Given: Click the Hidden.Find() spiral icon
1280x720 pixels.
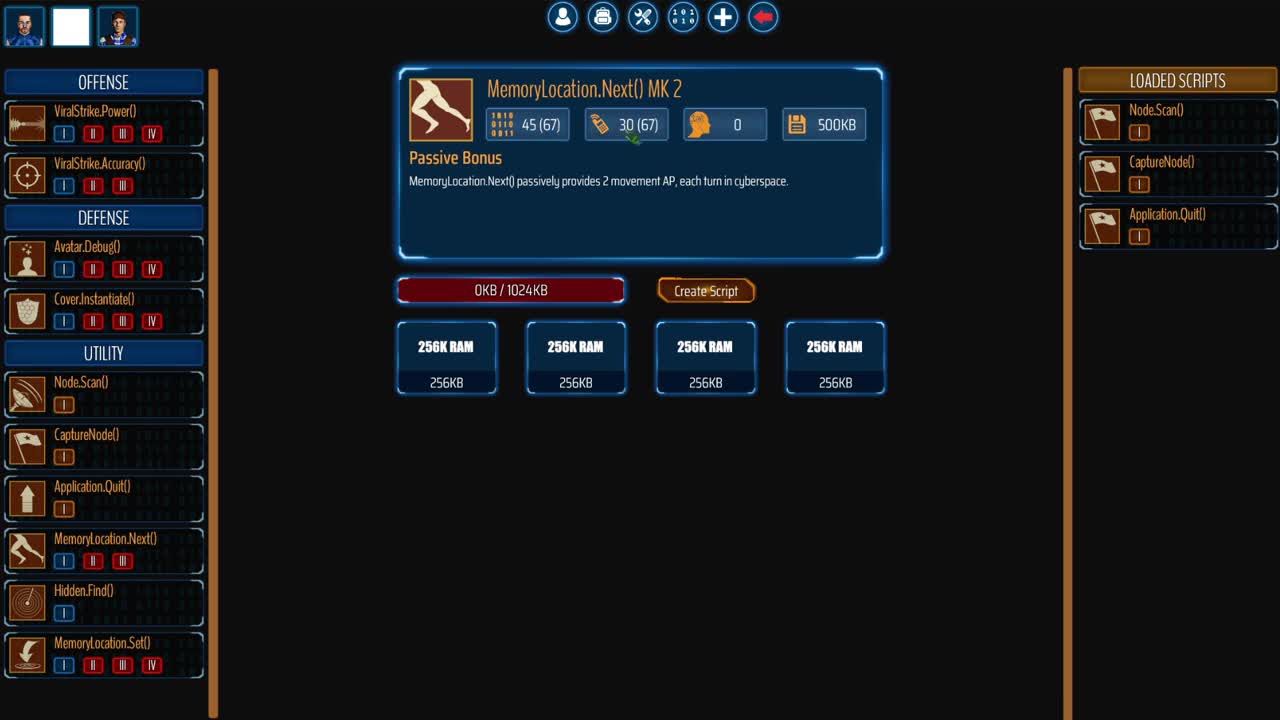Looking at the screenshot, I should point(27,601).
